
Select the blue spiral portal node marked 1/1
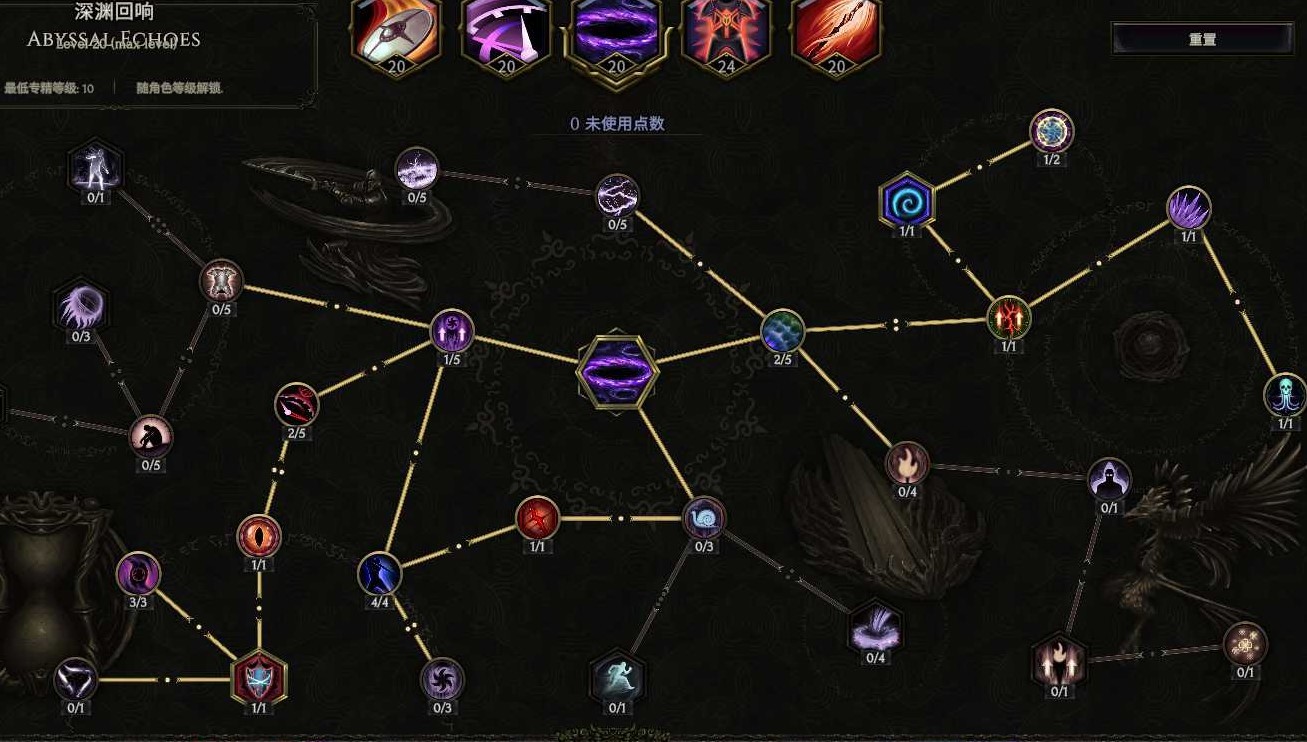pos(904,203)
